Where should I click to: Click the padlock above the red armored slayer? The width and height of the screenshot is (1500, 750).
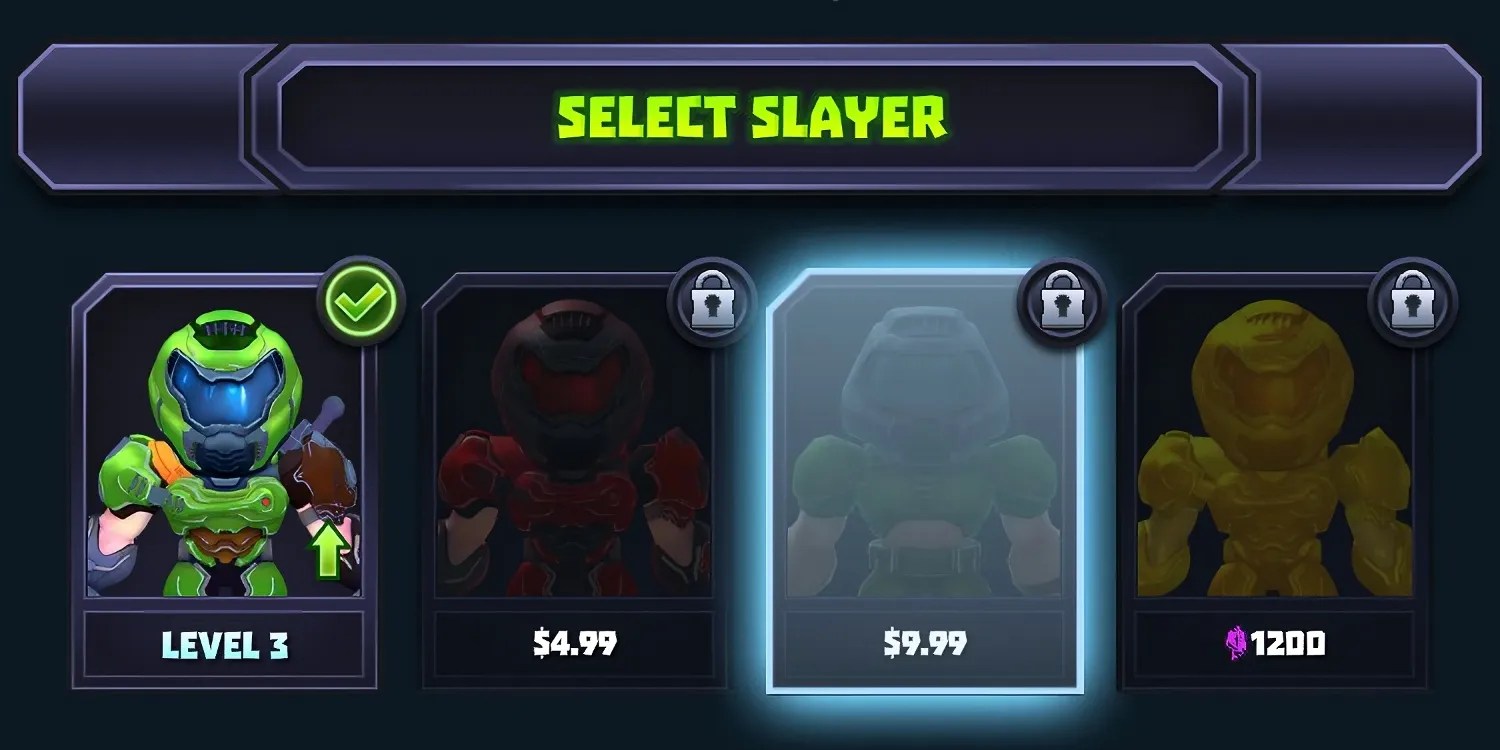pos(712,303)
